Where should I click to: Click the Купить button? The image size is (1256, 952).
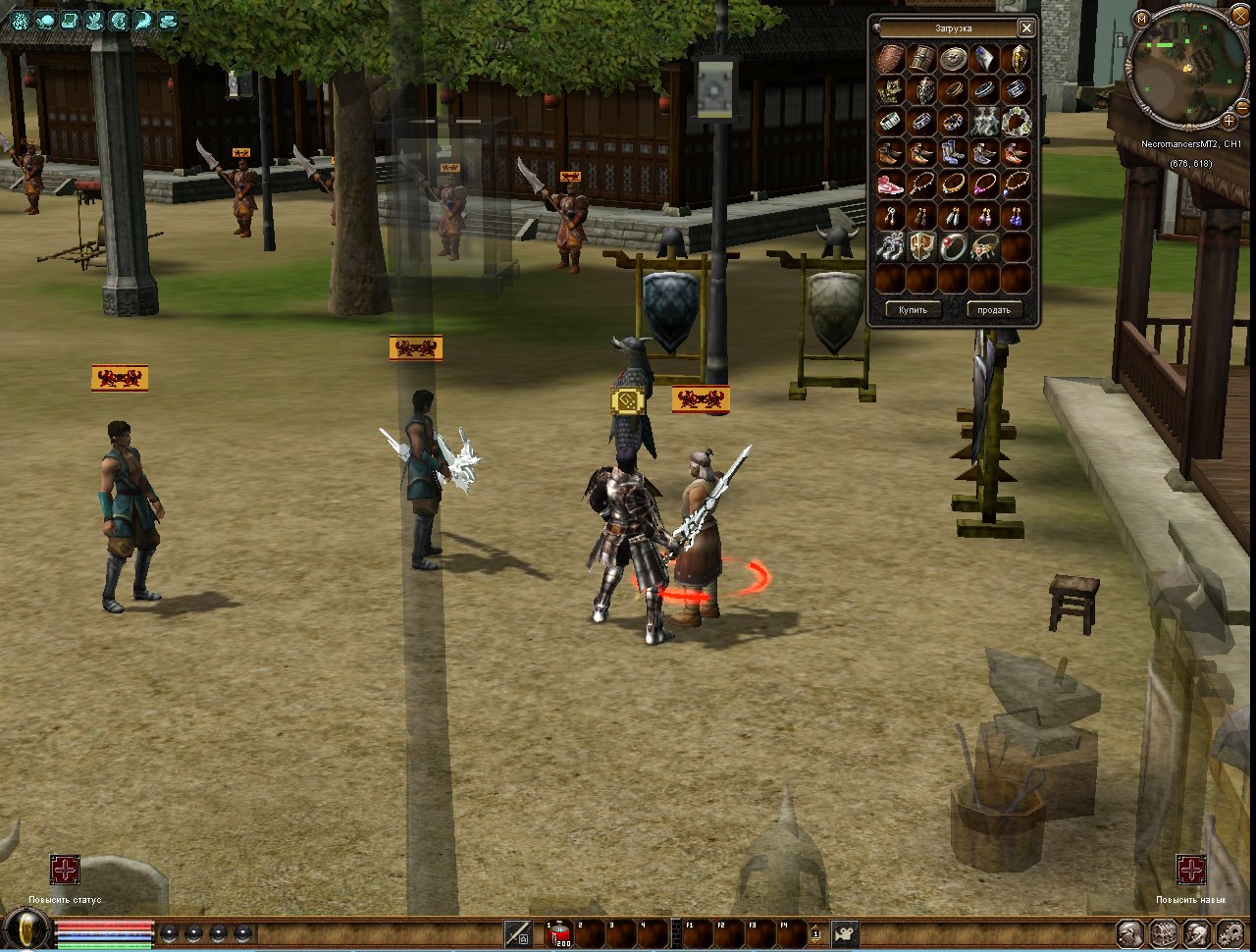click(x=912, y=309)
